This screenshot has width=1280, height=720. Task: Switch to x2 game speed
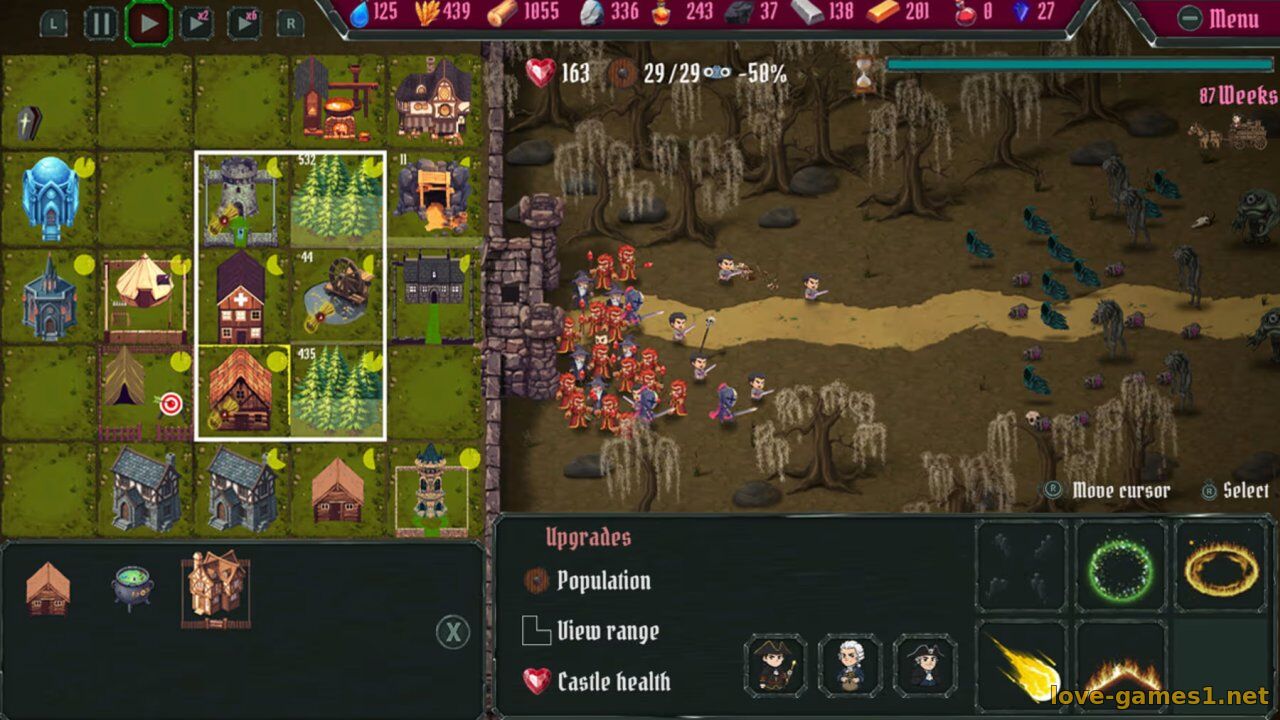(x=196, y=22)
